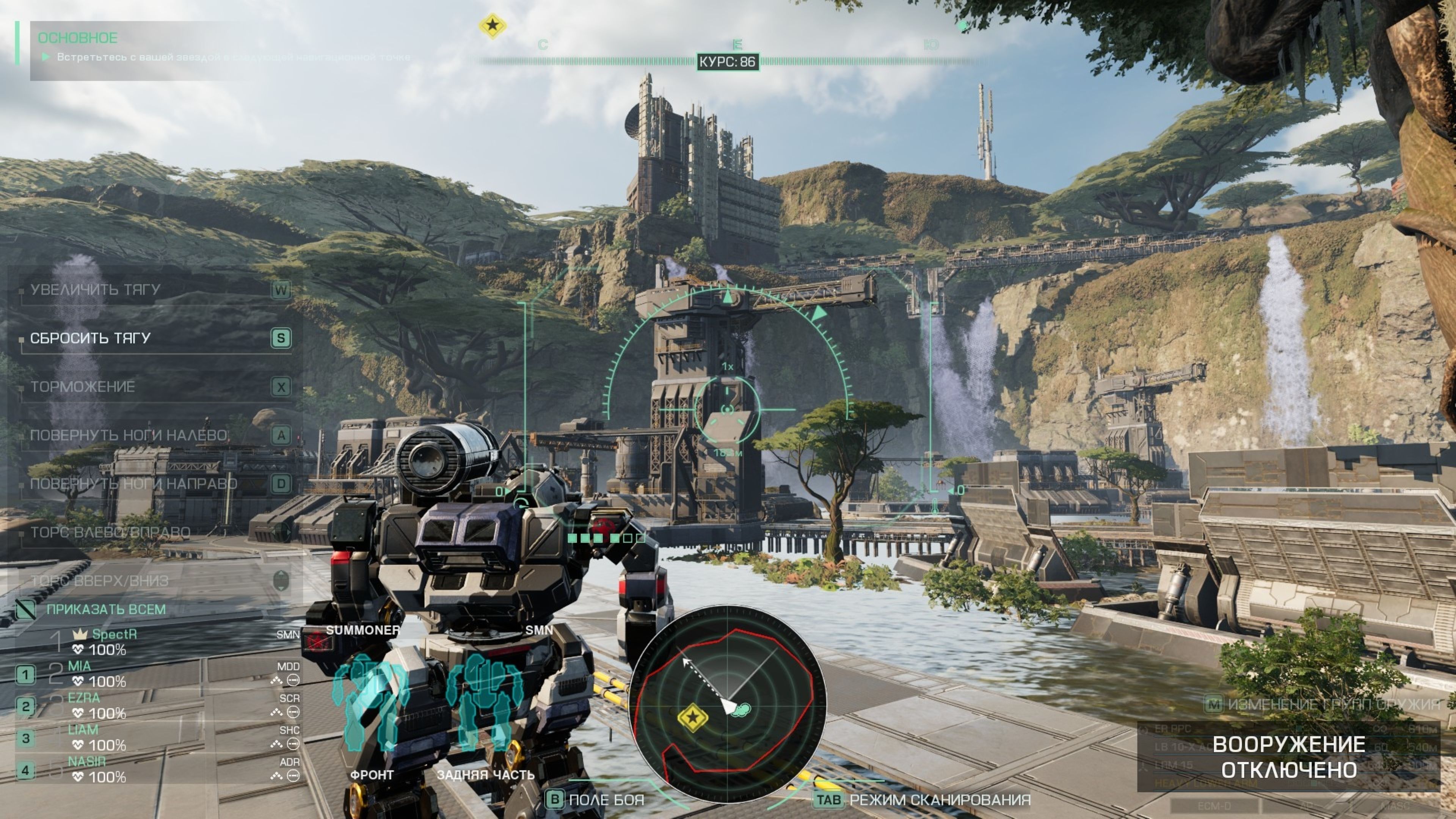
Task: Click the yellow star waypoint on the compass bar
Action: (x=492, y=25)
